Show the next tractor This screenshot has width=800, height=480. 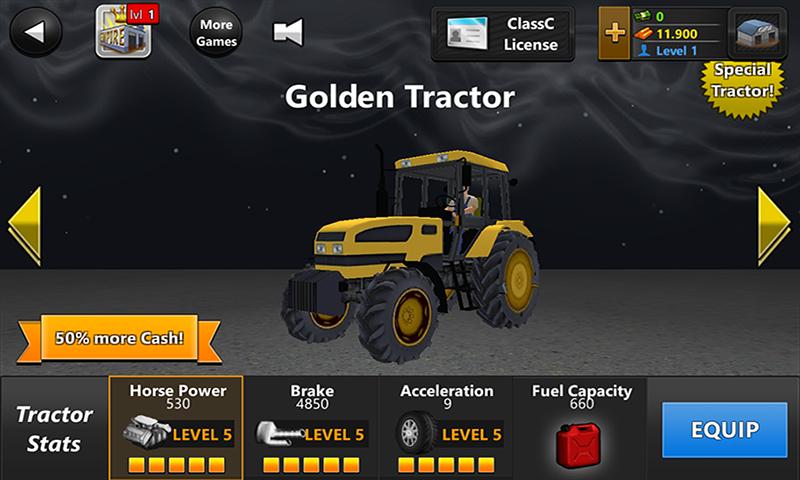coord(773,224)
